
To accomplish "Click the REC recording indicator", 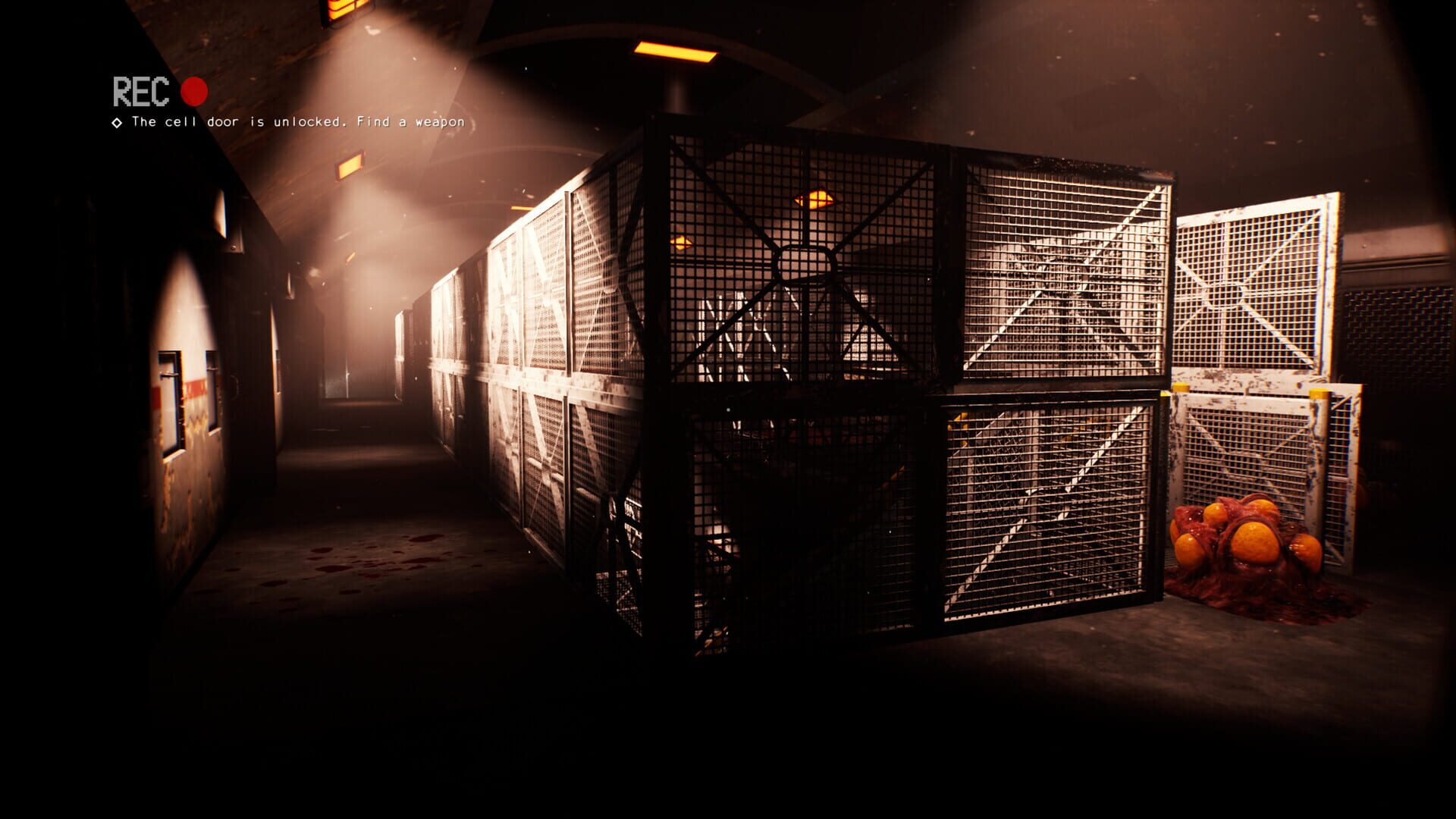I will click(142, 91).
